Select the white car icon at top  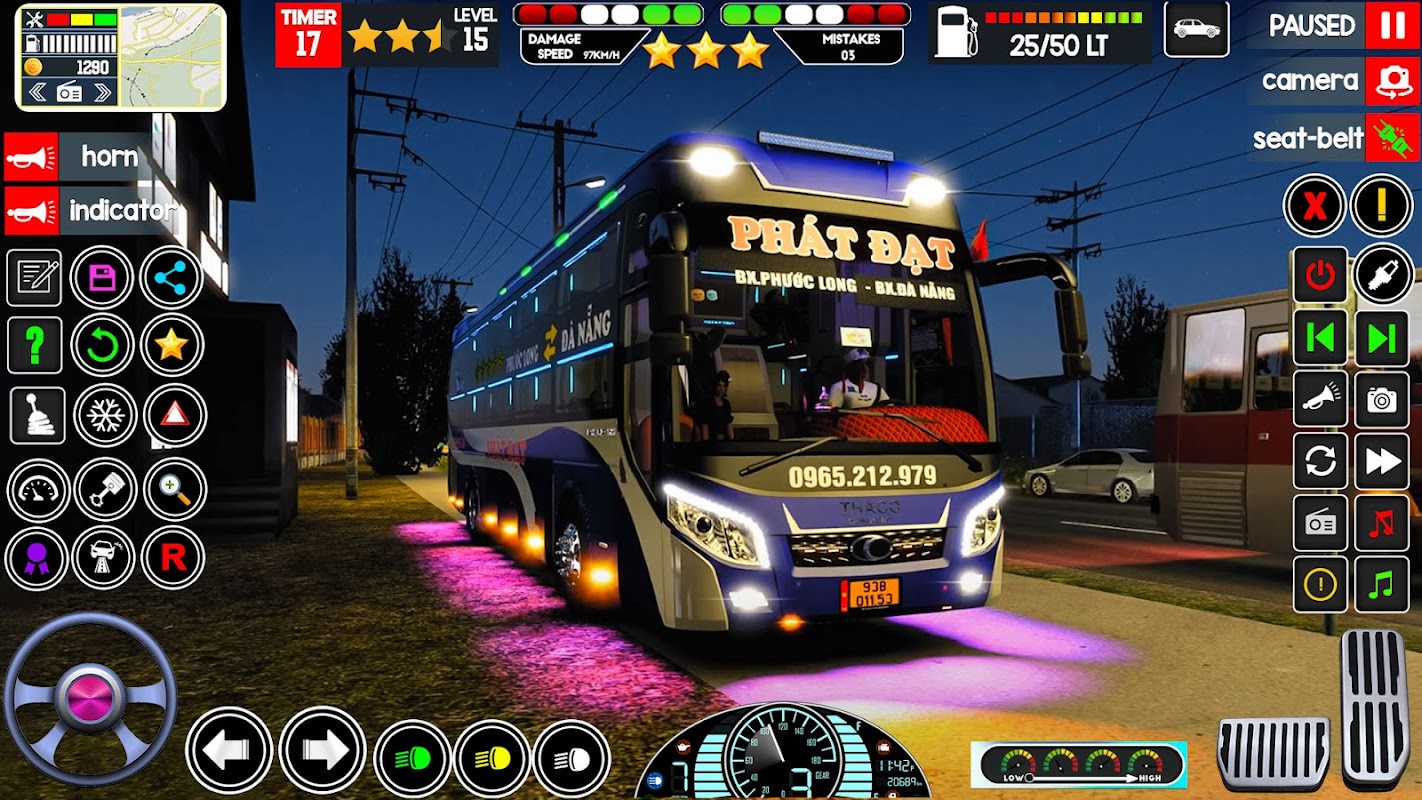[1196, 29]
